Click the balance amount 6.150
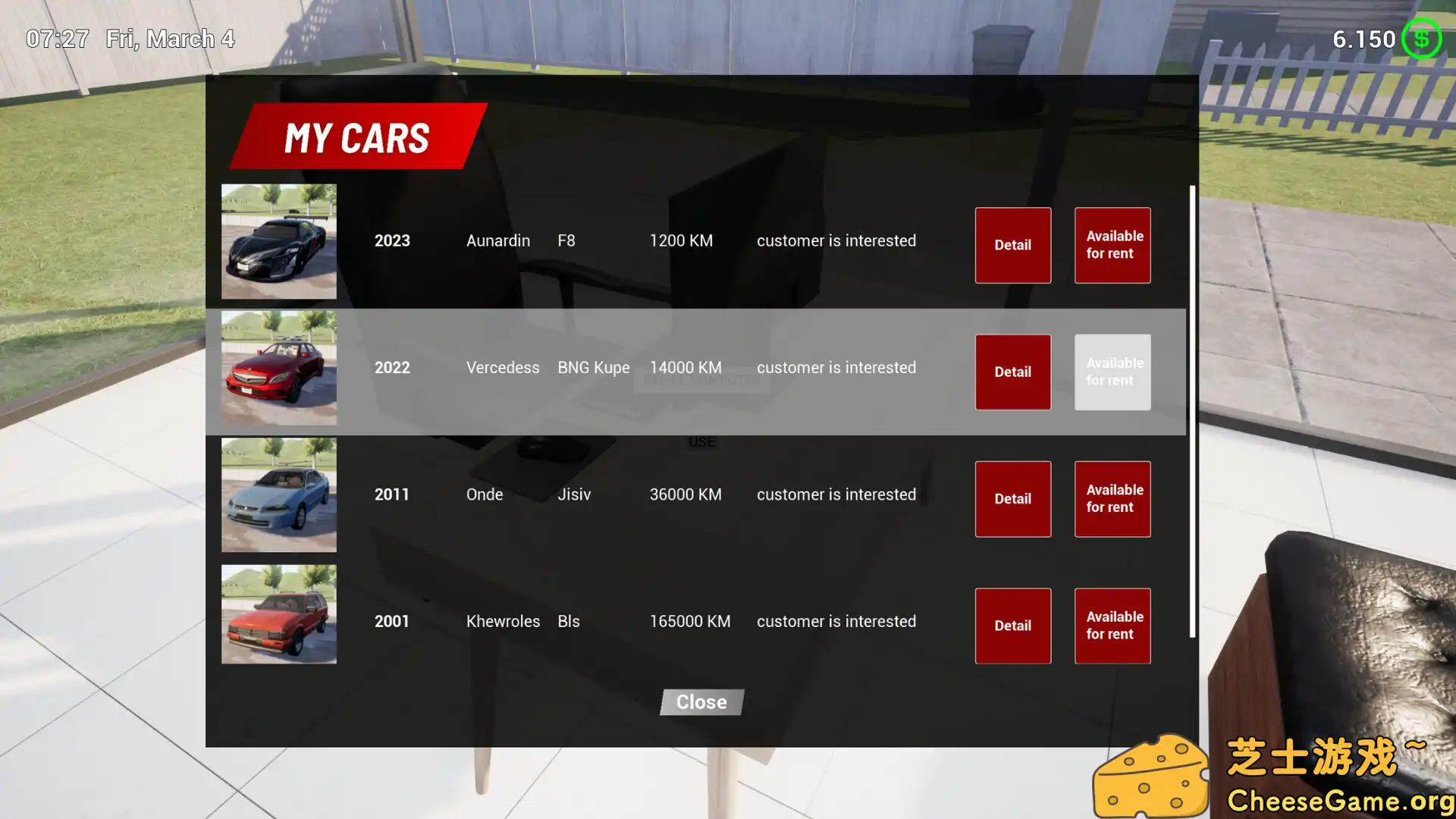 pyautogui.click(x=1365, y=38)
